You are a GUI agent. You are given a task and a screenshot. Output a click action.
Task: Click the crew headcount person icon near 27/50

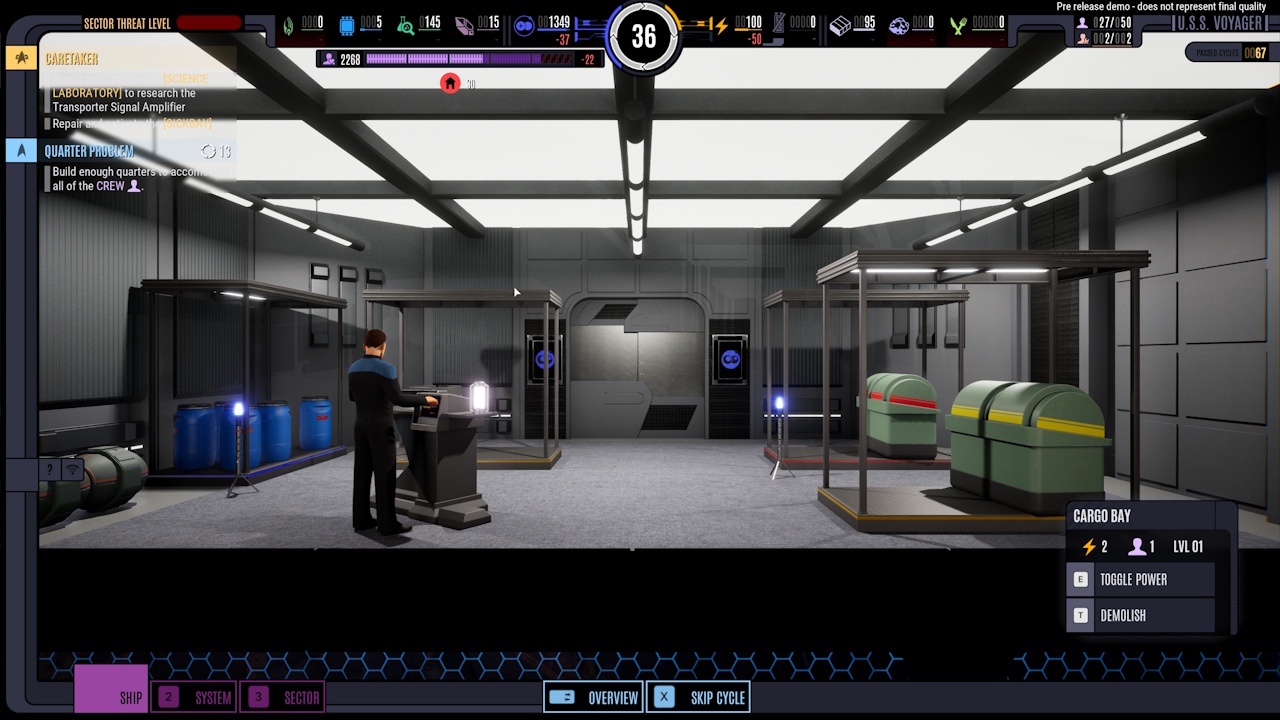pyautogui.click(x=1083, y=22)
